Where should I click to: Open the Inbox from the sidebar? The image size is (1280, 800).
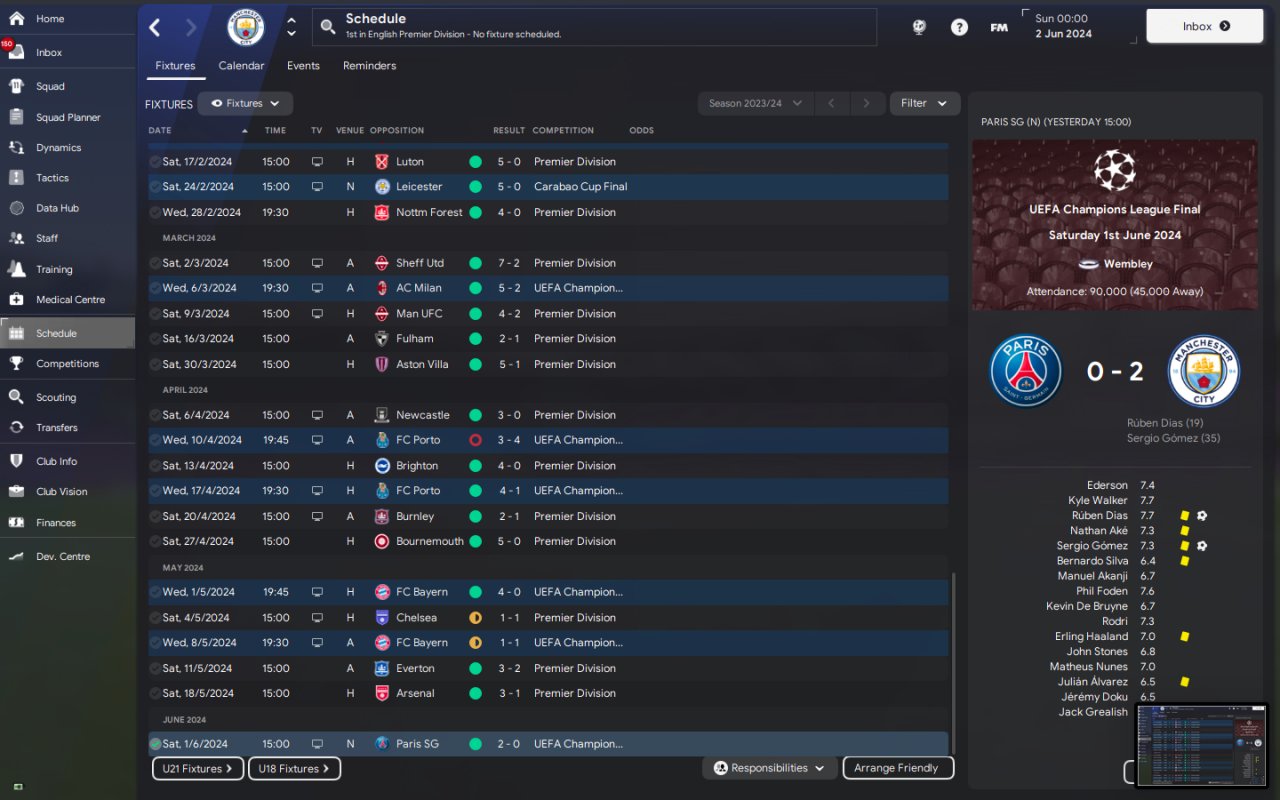pos(48,52)
